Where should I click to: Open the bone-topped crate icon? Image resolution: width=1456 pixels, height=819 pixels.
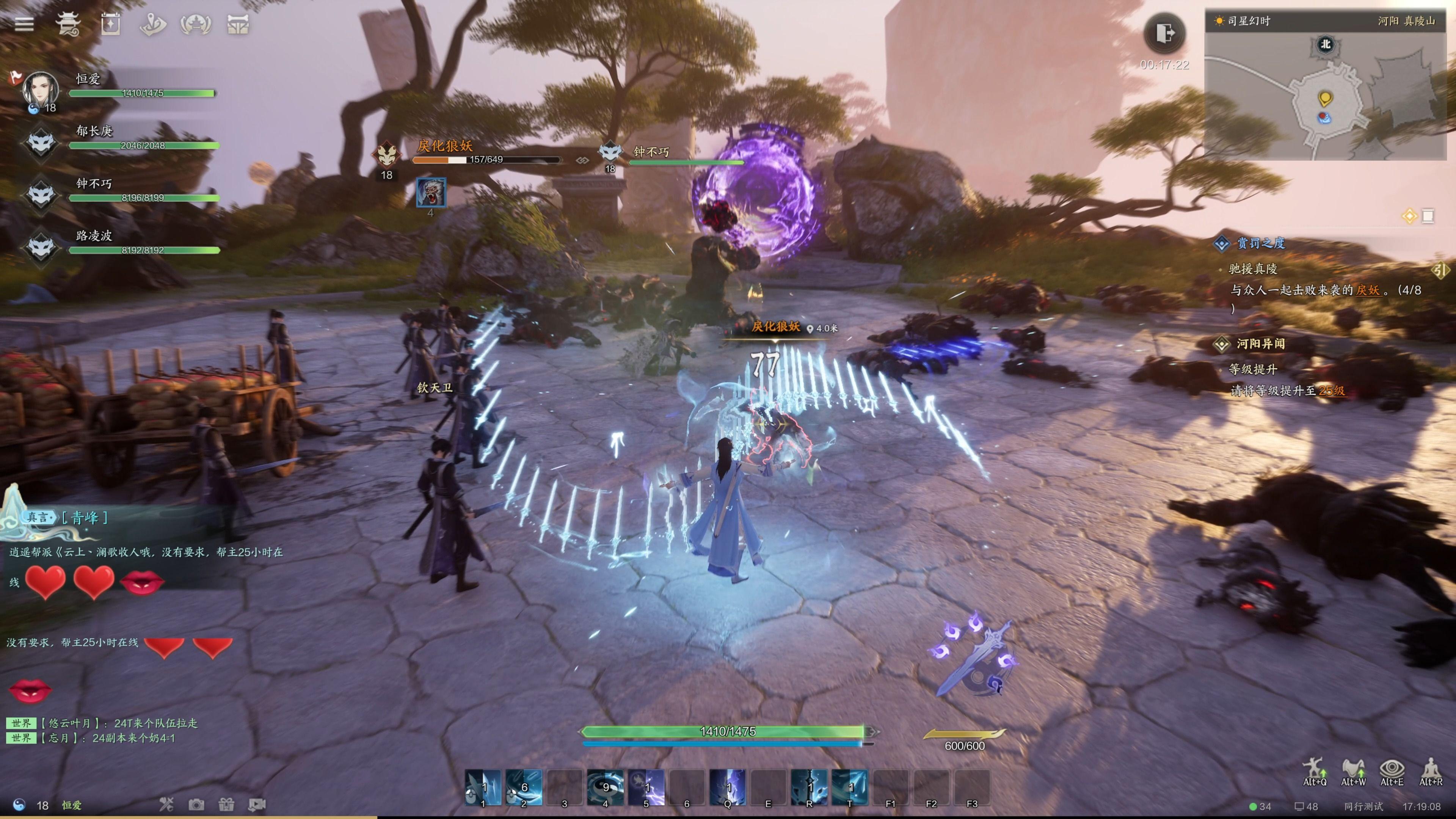[238, 24]
